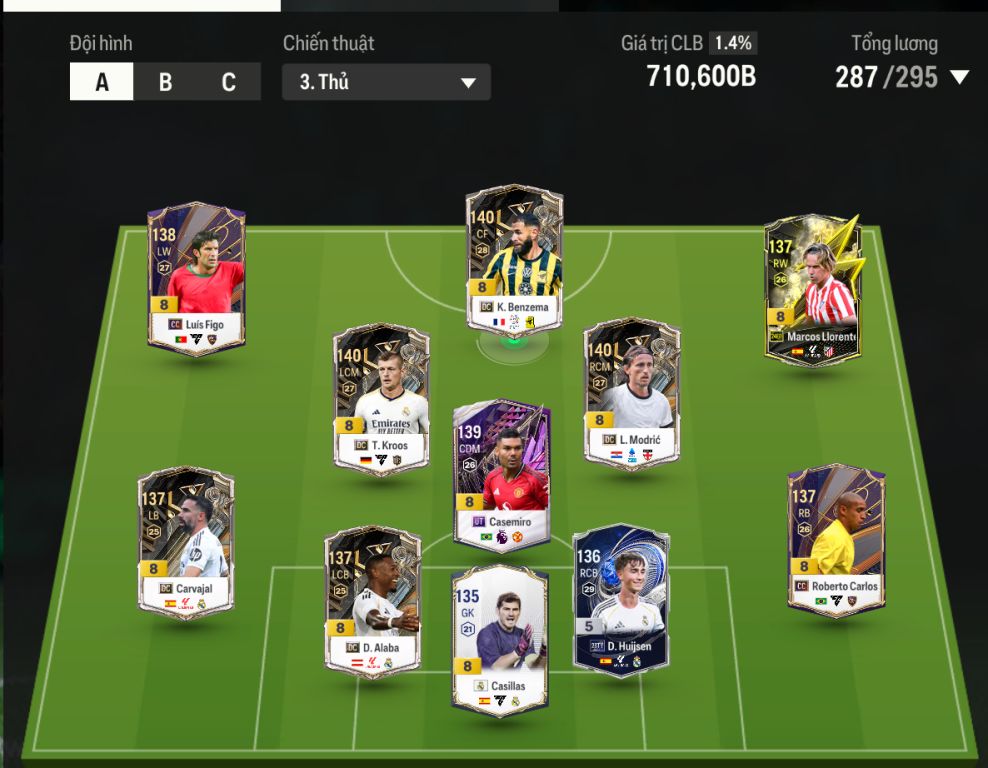This screenshot has width=988, height=768.
Task: Choose the Casemiro CDM card
Action: pyautogui.click(x=501, y=475)
